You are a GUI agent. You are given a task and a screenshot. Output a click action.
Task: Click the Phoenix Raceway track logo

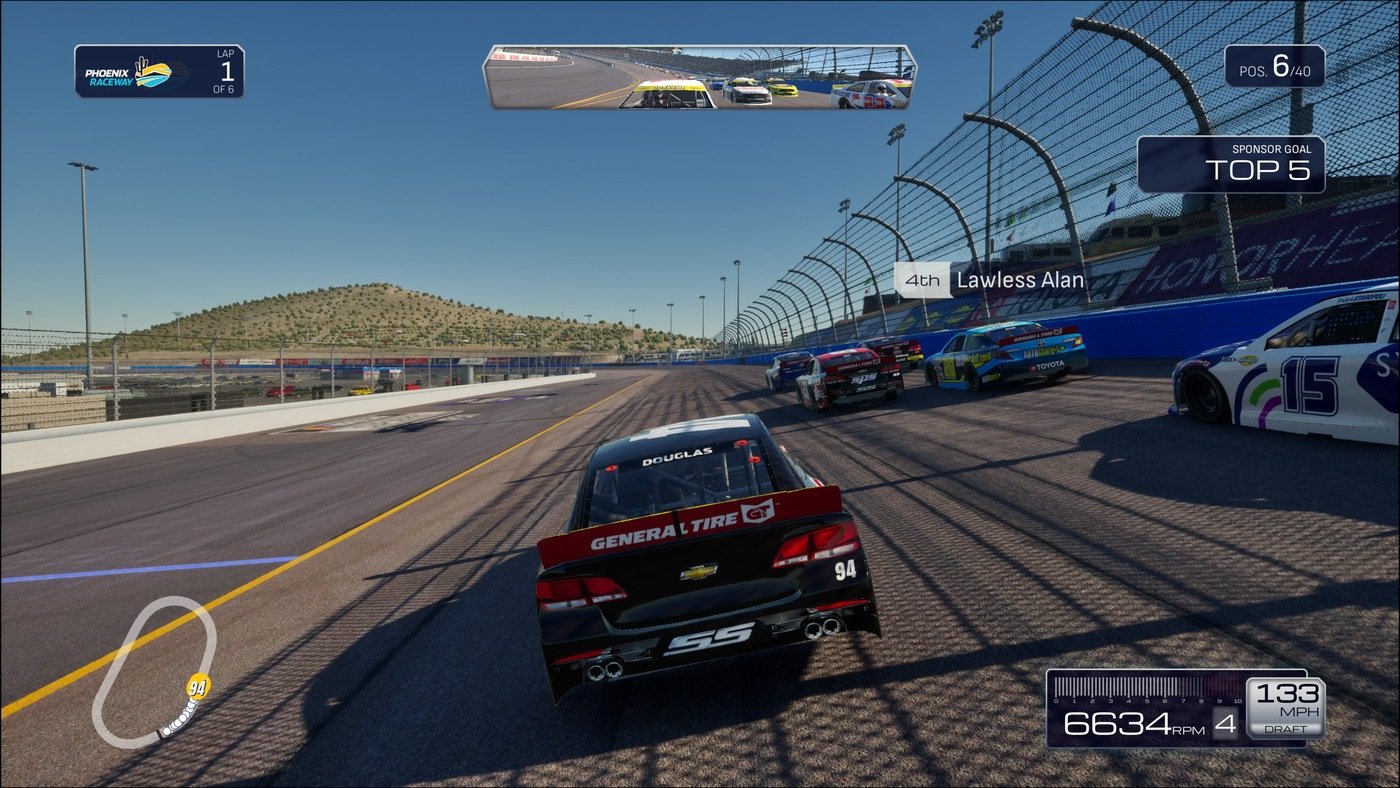(x=130, y=73)
